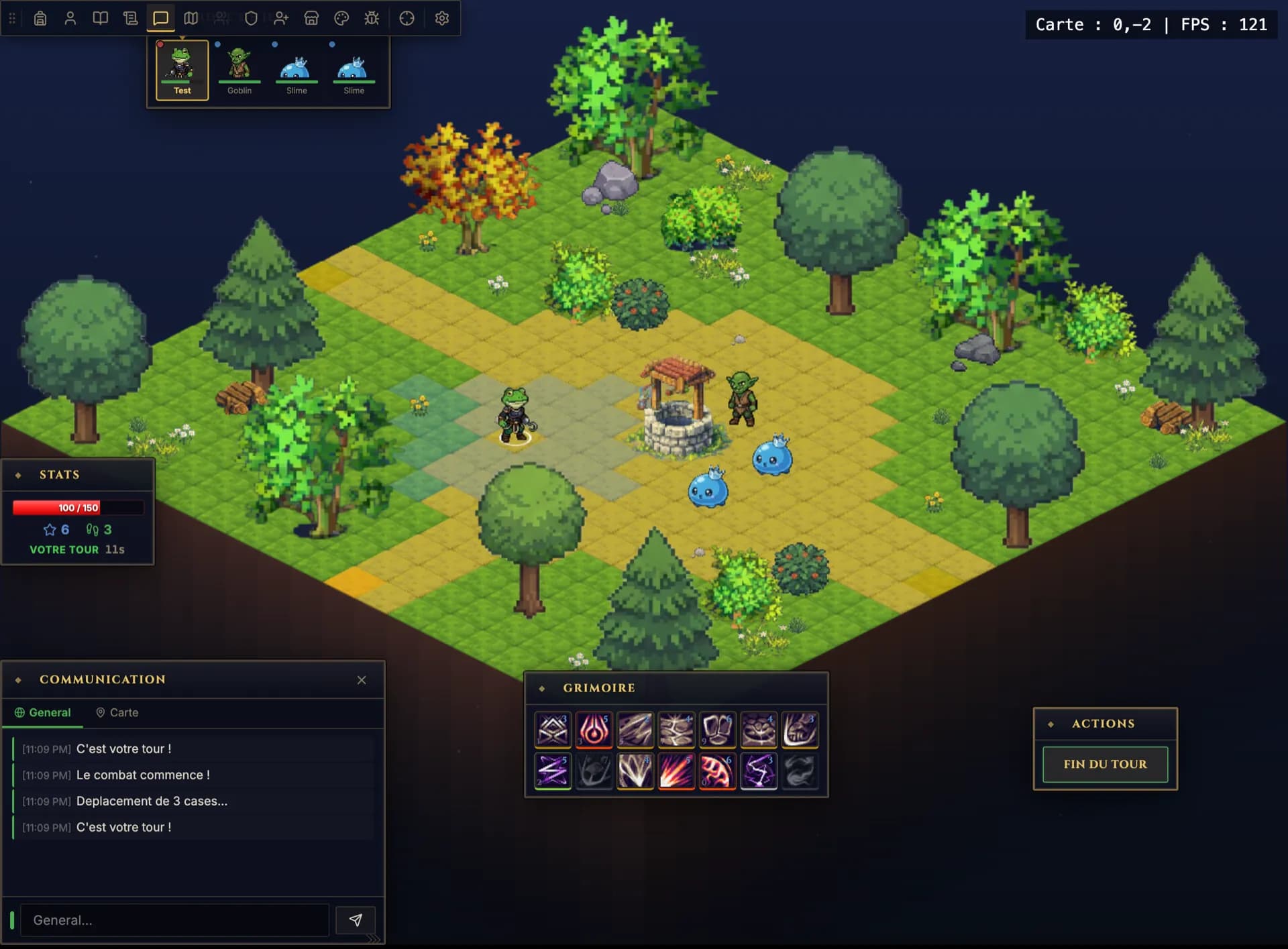Click the FIN DU TOUR button
Viewport: 1288px width, 949px height.
(x=1104, y=764)
